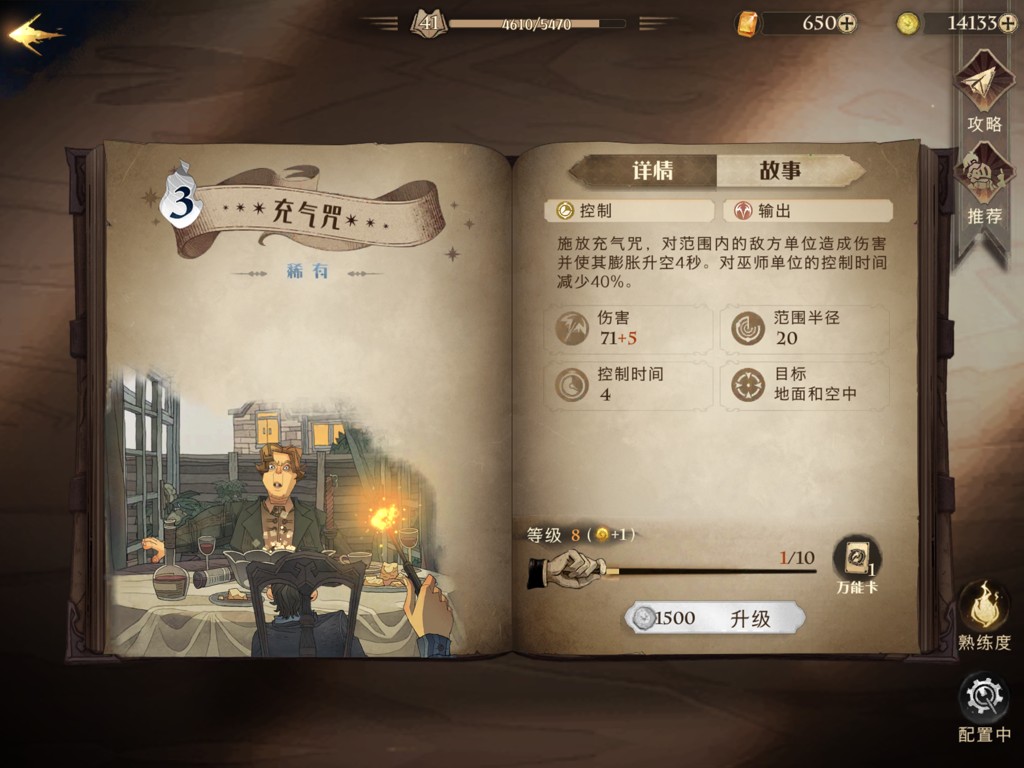
Task: Click the 升级 upgrade button
Action: (714, 618)
